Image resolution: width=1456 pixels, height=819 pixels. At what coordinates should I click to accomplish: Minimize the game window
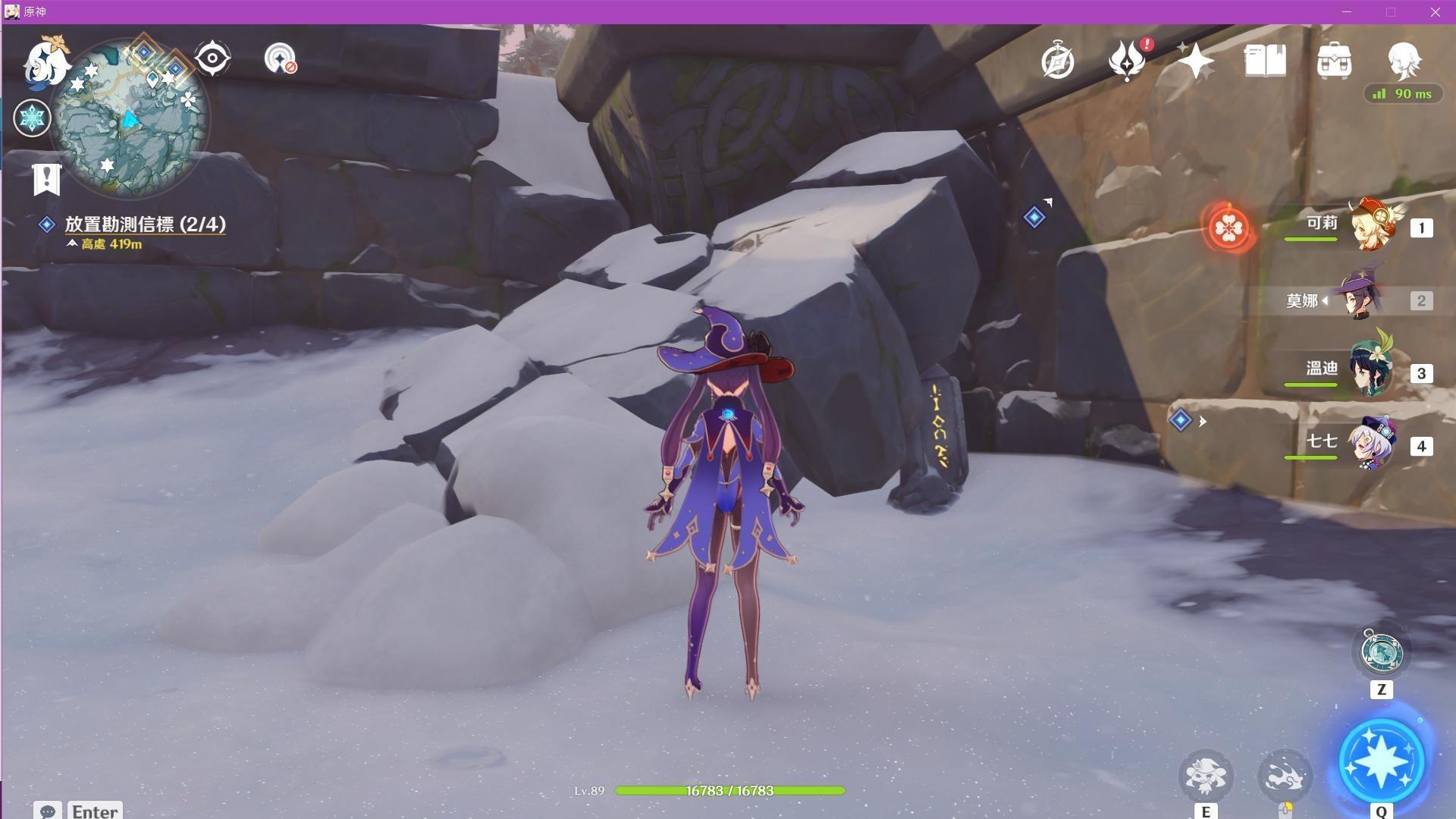click(x=1347, y=12)
